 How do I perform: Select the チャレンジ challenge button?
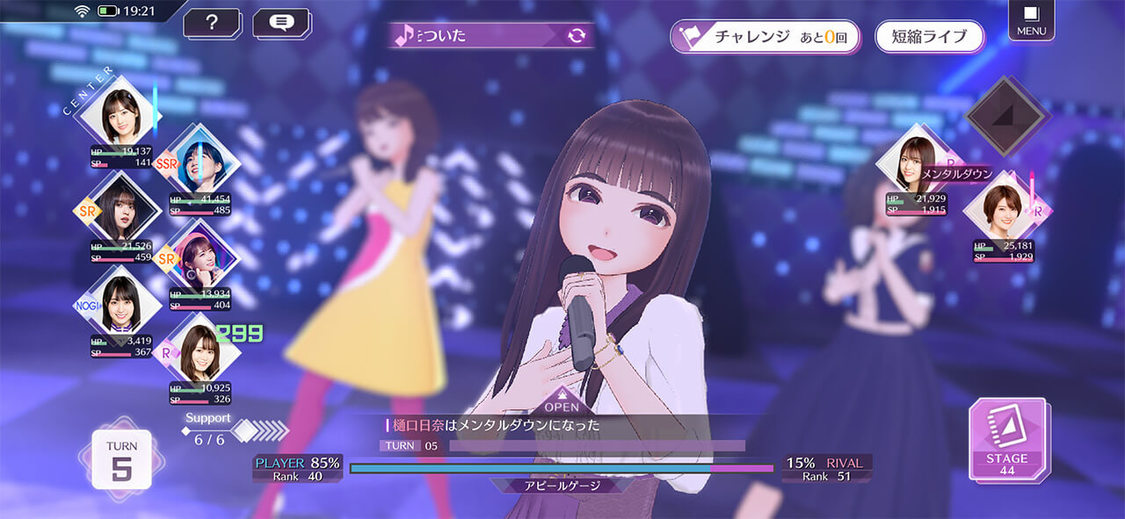pyautogui.click(x=765, y=36)
